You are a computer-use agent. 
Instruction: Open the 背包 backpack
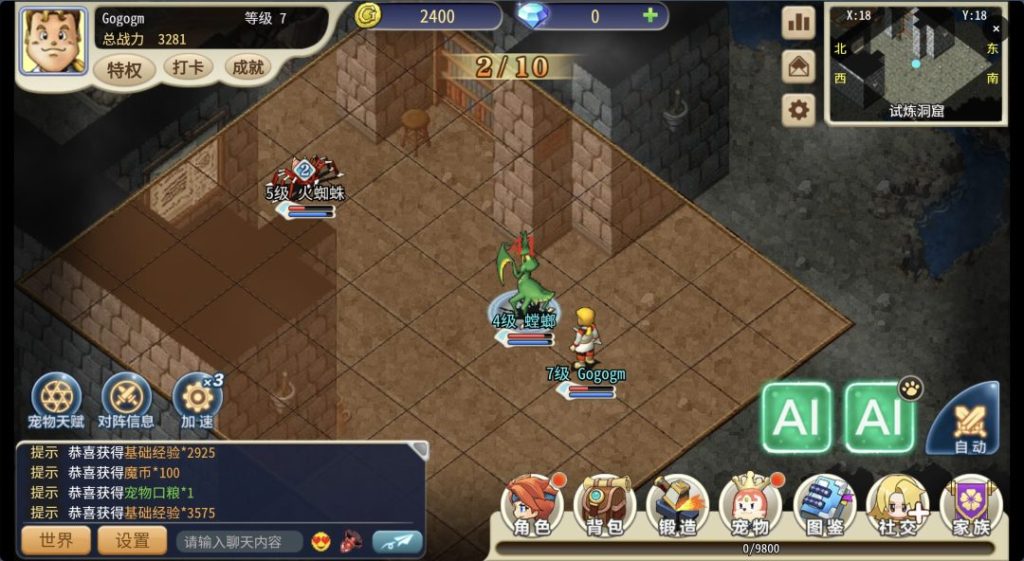coord(605,506)
